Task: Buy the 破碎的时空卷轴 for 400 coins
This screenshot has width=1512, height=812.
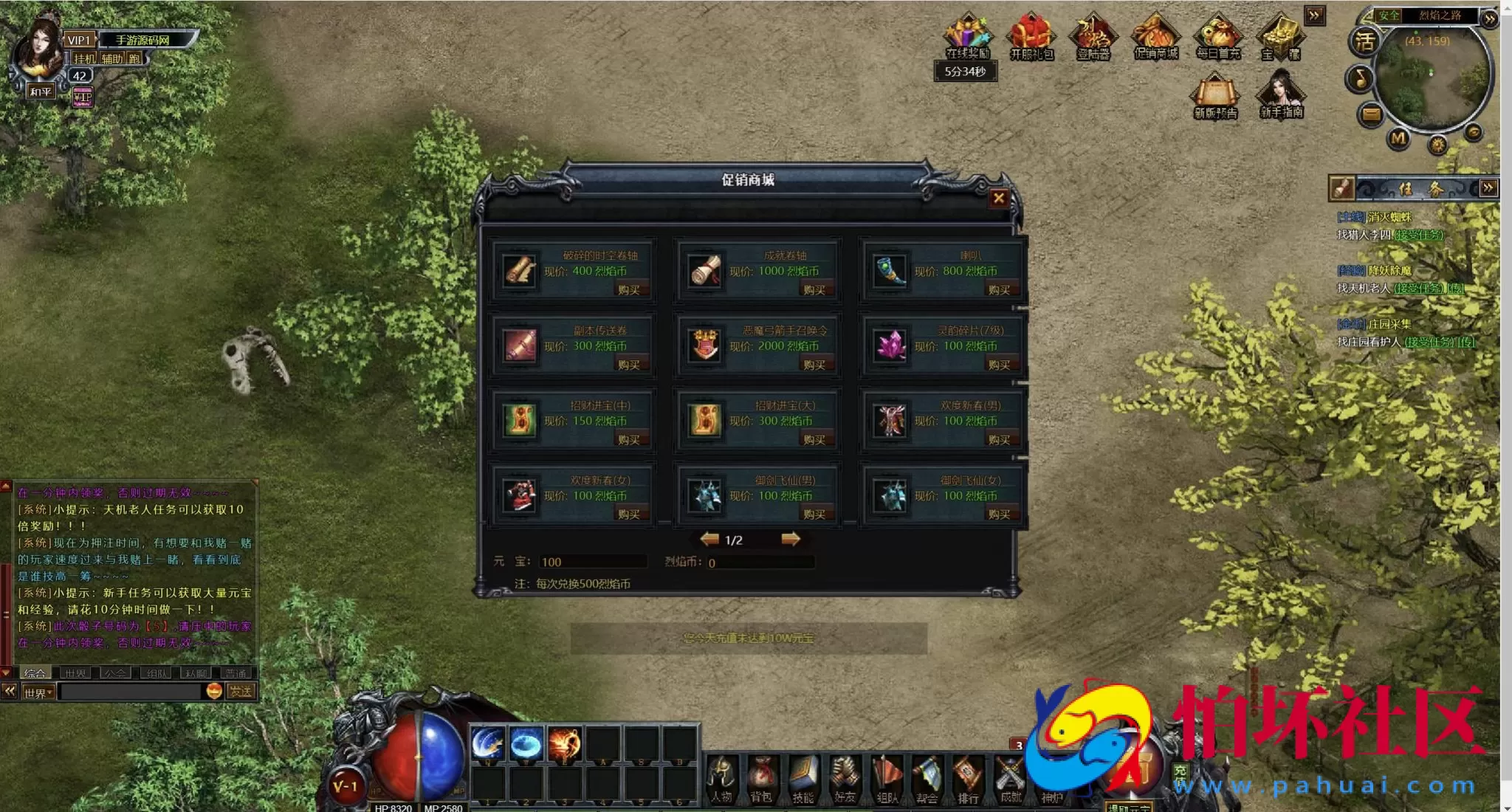Action: (x=628, y=290)
